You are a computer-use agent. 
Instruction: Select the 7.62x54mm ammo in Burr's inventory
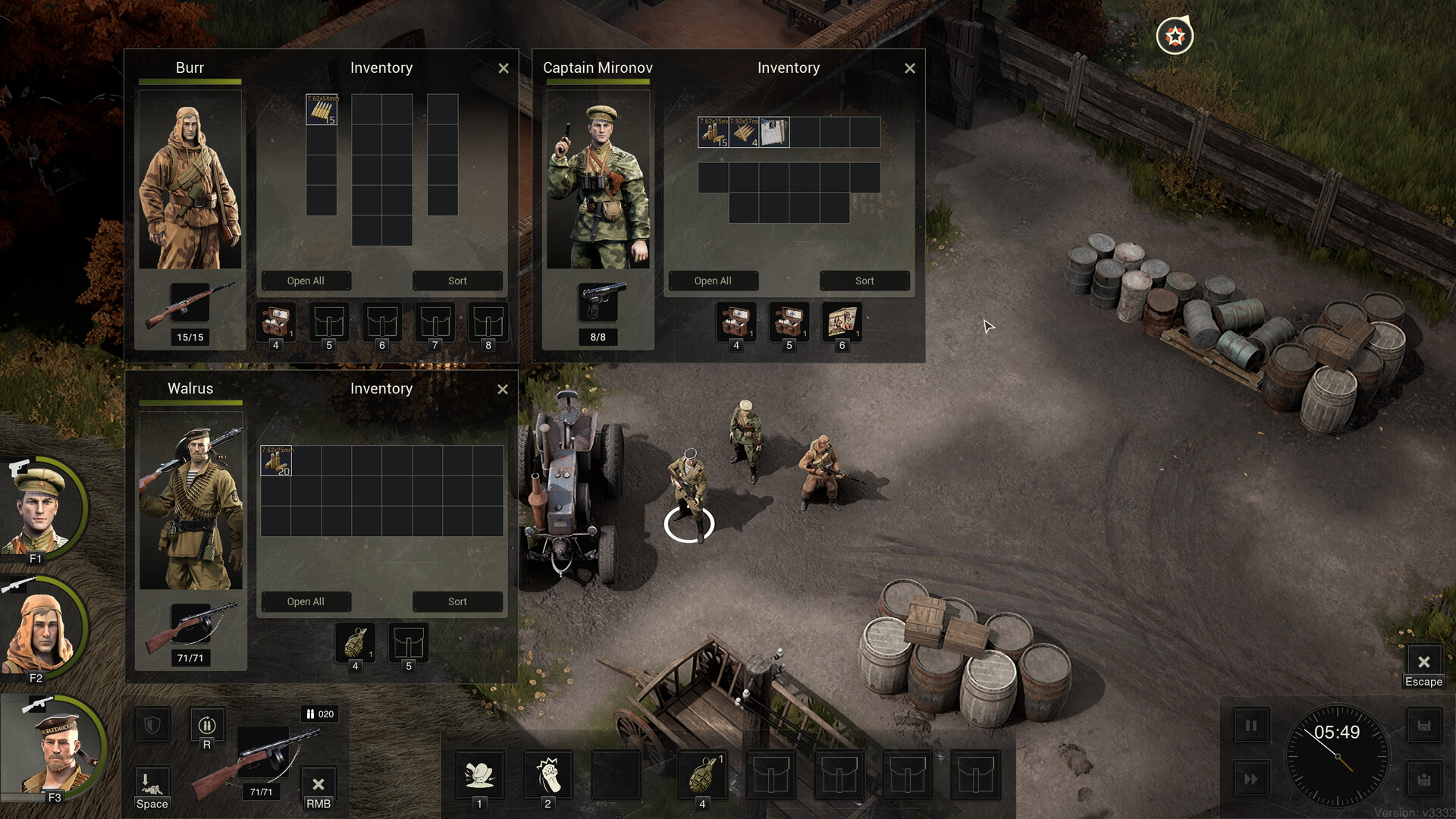322,109
